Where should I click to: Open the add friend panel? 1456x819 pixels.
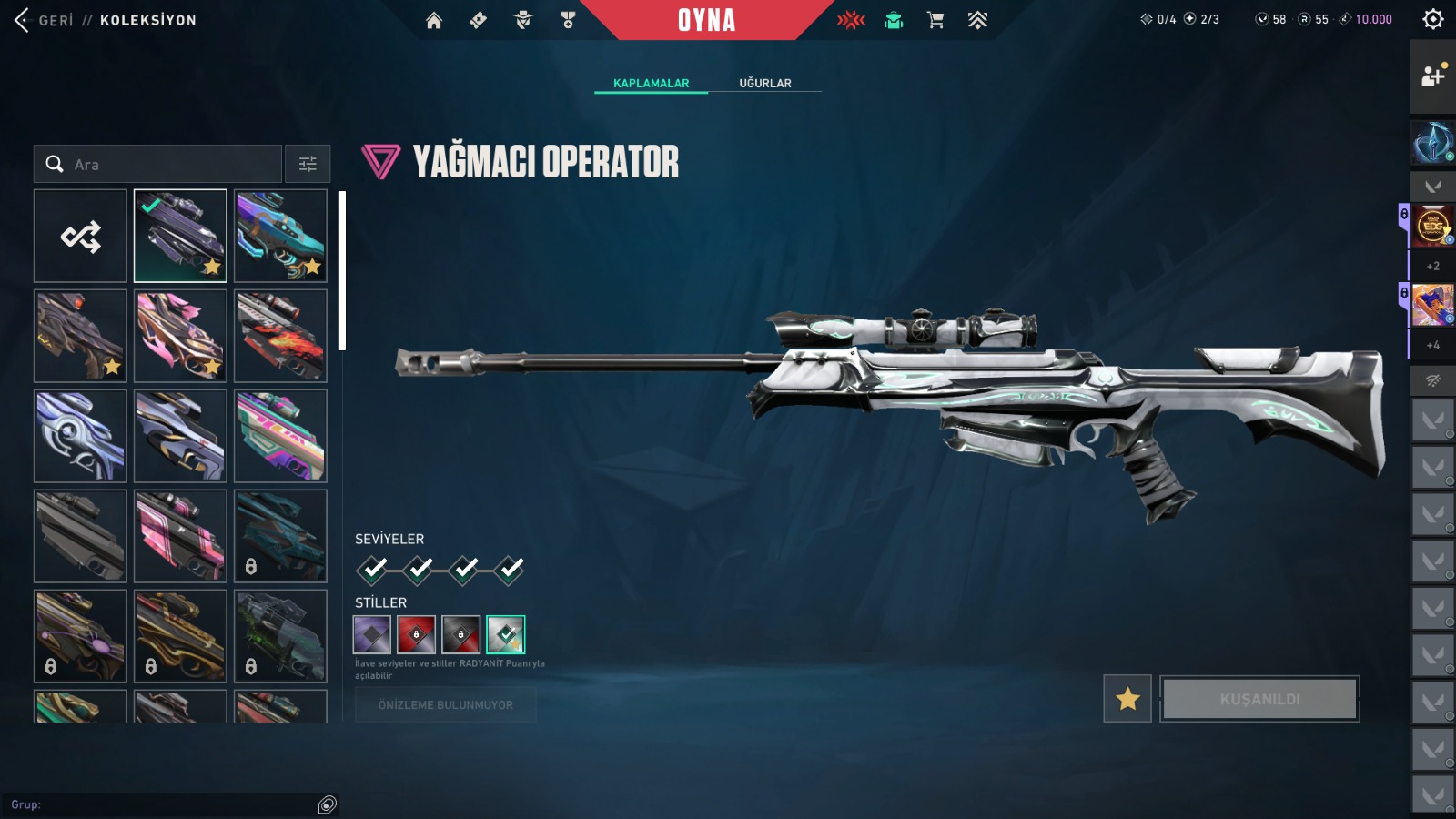coord(1432,76)
